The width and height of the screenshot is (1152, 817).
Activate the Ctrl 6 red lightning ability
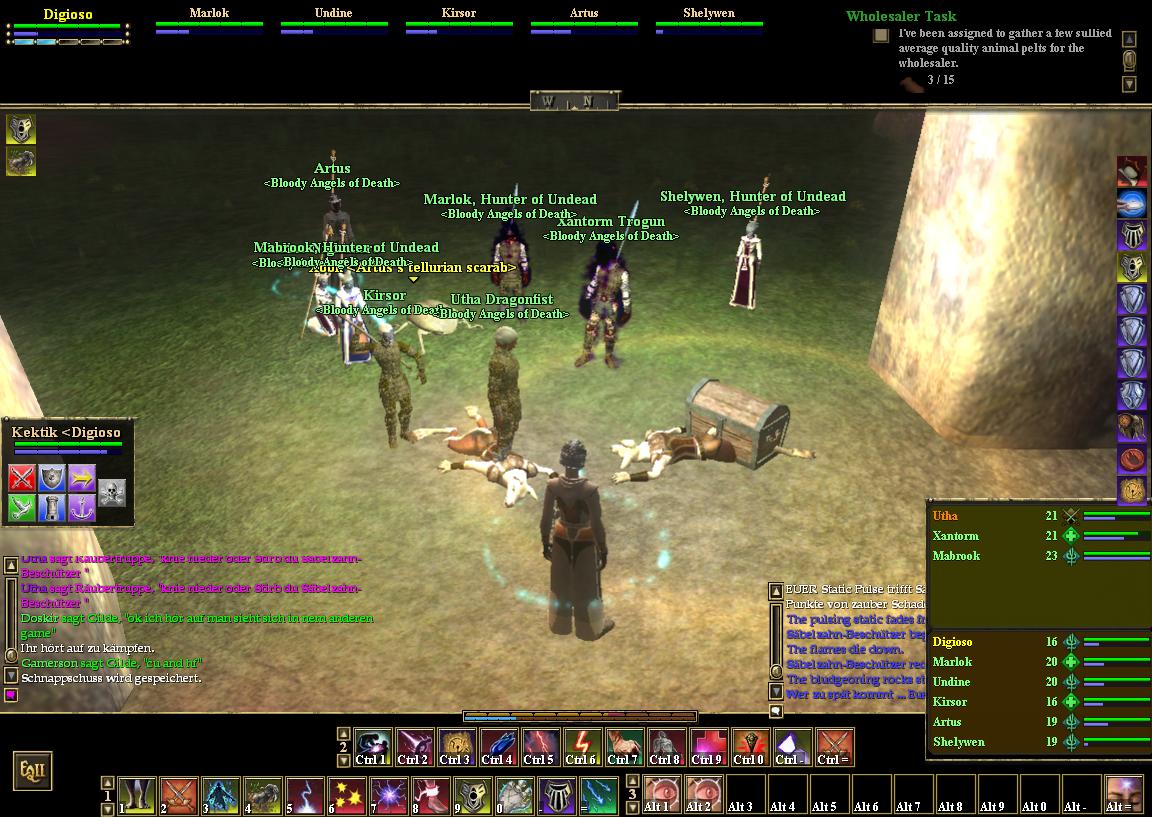tap(582, 745)
